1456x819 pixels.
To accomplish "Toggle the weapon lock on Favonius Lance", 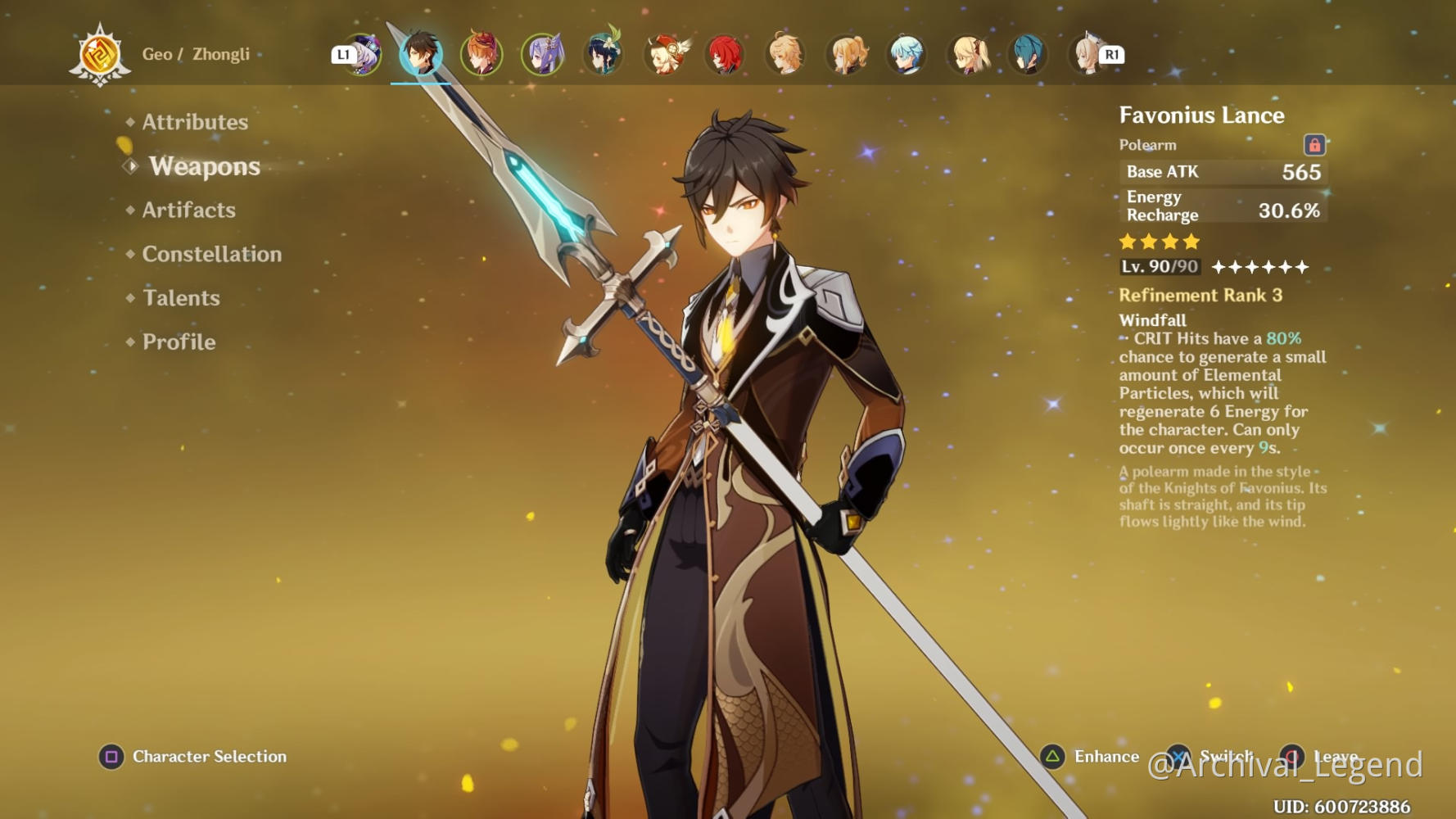I will [x=1316, y=144].
